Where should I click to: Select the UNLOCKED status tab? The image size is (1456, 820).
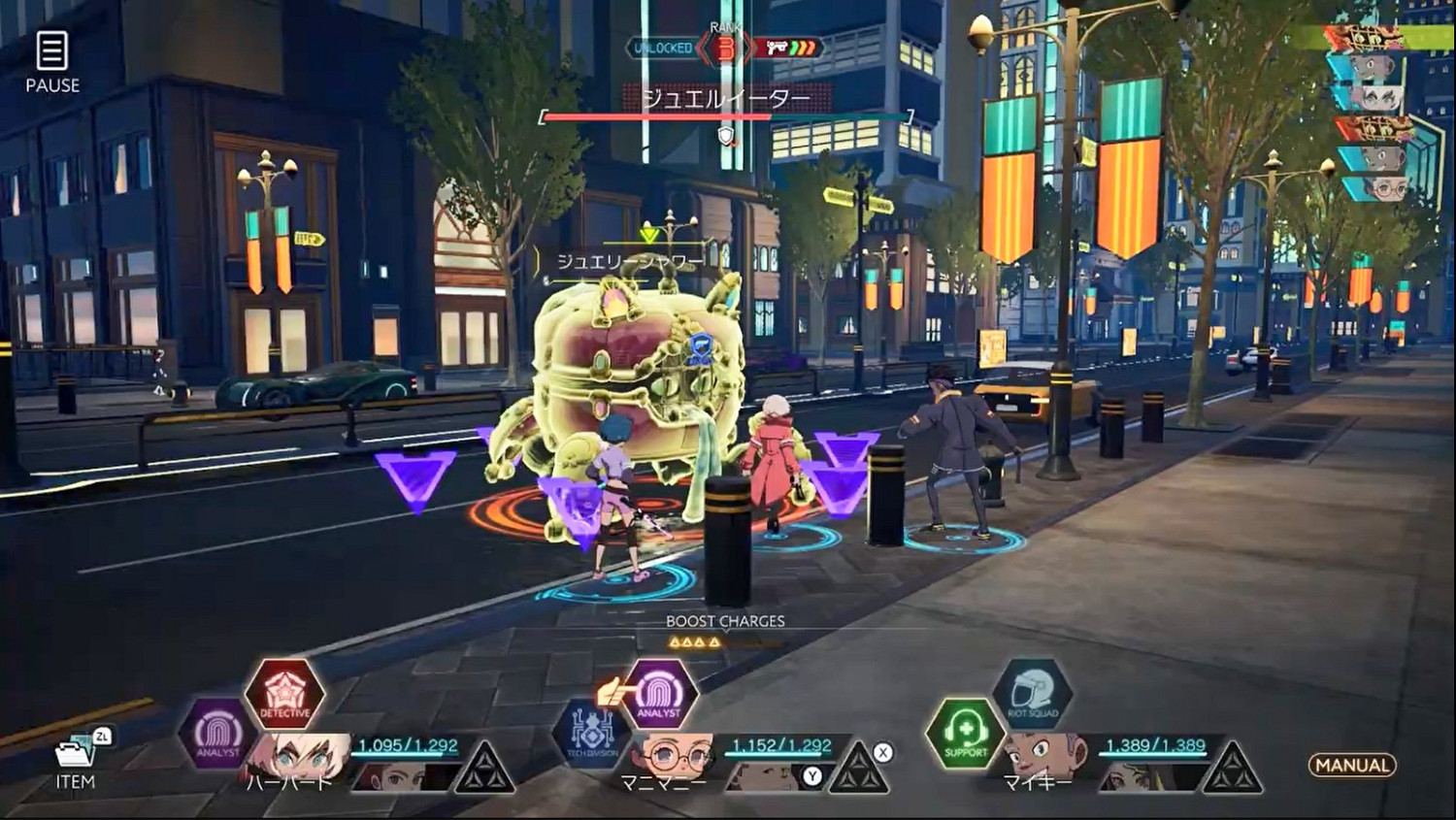[x=663, y=47]
